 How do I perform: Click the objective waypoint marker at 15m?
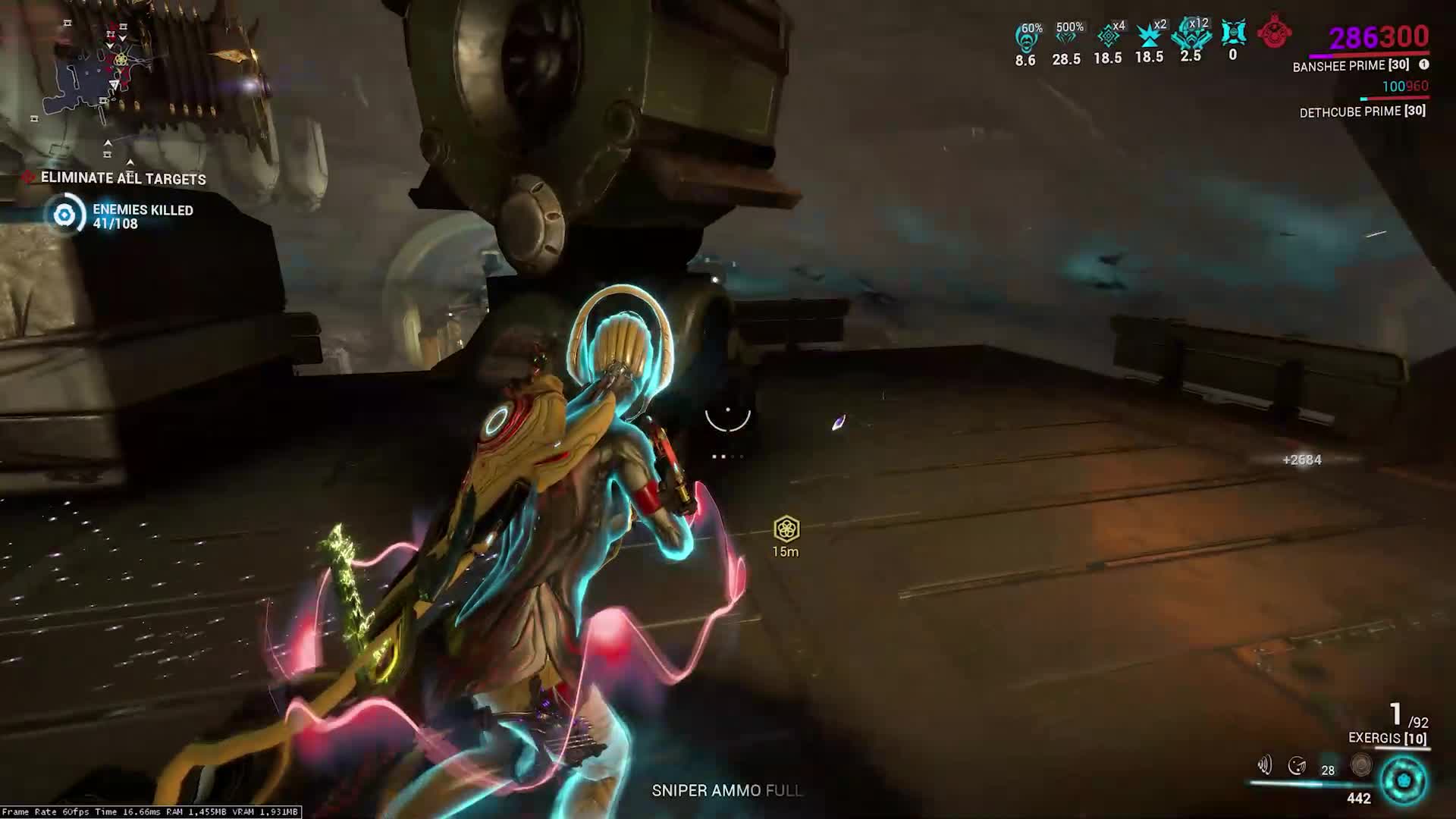(x=786, y=529)
